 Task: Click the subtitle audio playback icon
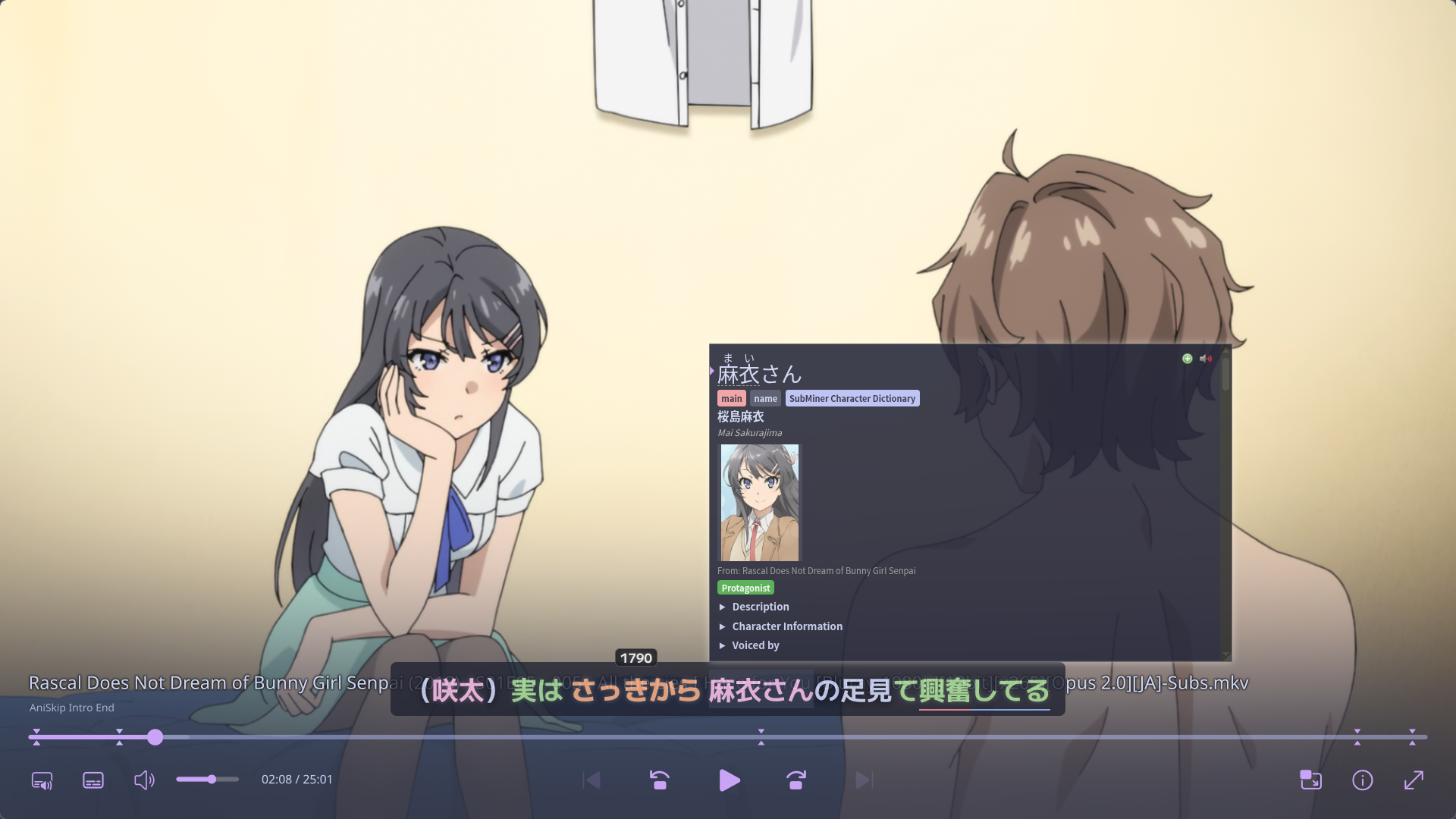tap(43, 780)
